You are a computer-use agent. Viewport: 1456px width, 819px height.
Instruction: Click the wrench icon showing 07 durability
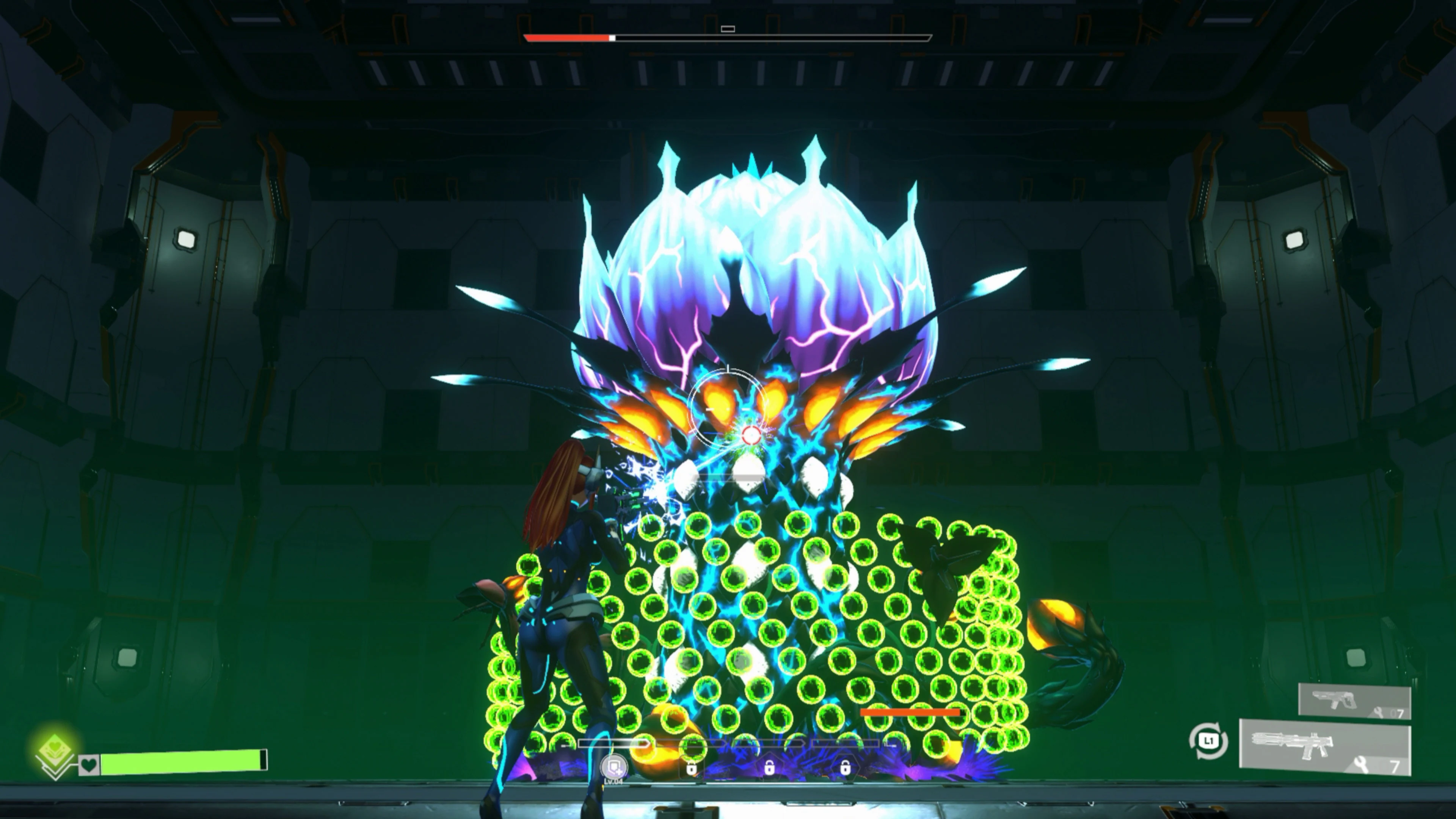tap(1378, 713)
